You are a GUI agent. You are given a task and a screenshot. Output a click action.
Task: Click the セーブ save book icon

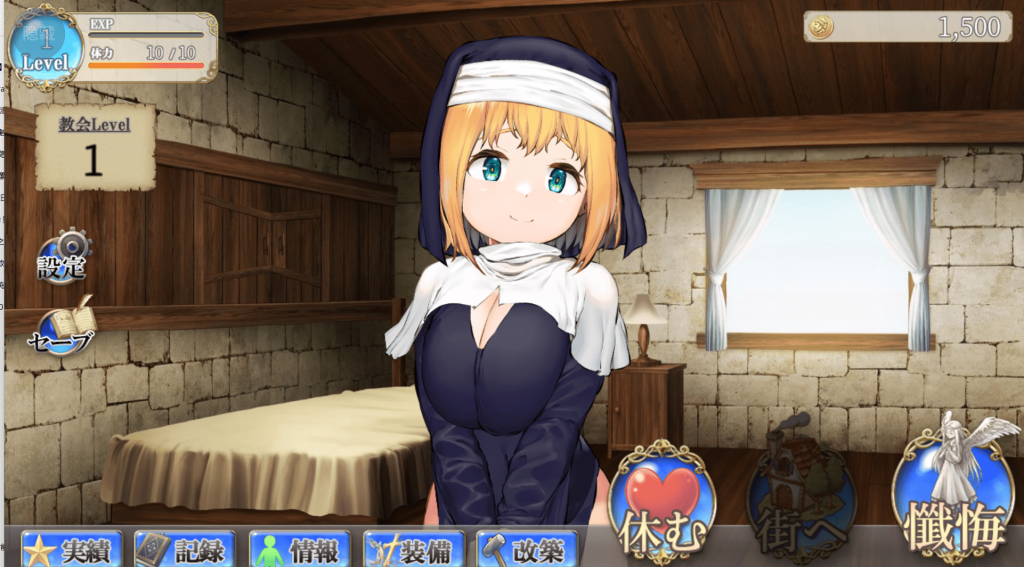click(x=64, y=327)
